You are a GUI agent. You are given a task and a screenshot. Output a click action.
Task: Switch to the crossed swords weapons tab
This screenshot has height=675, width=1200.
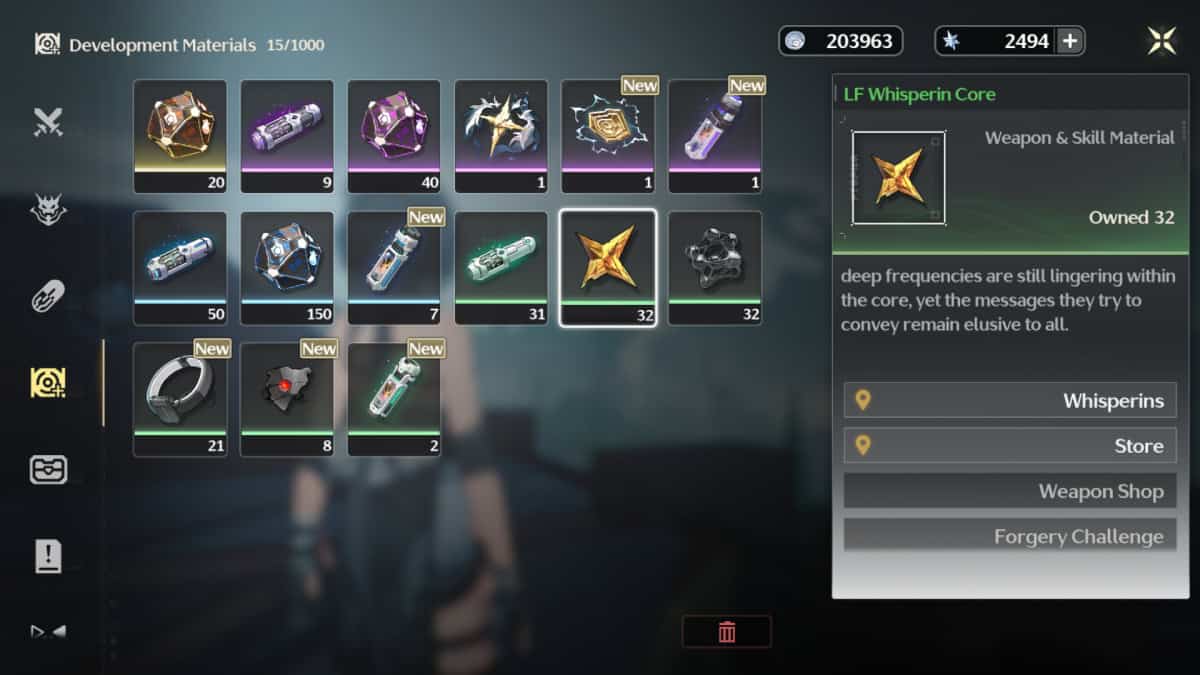[x=48, y=122]
